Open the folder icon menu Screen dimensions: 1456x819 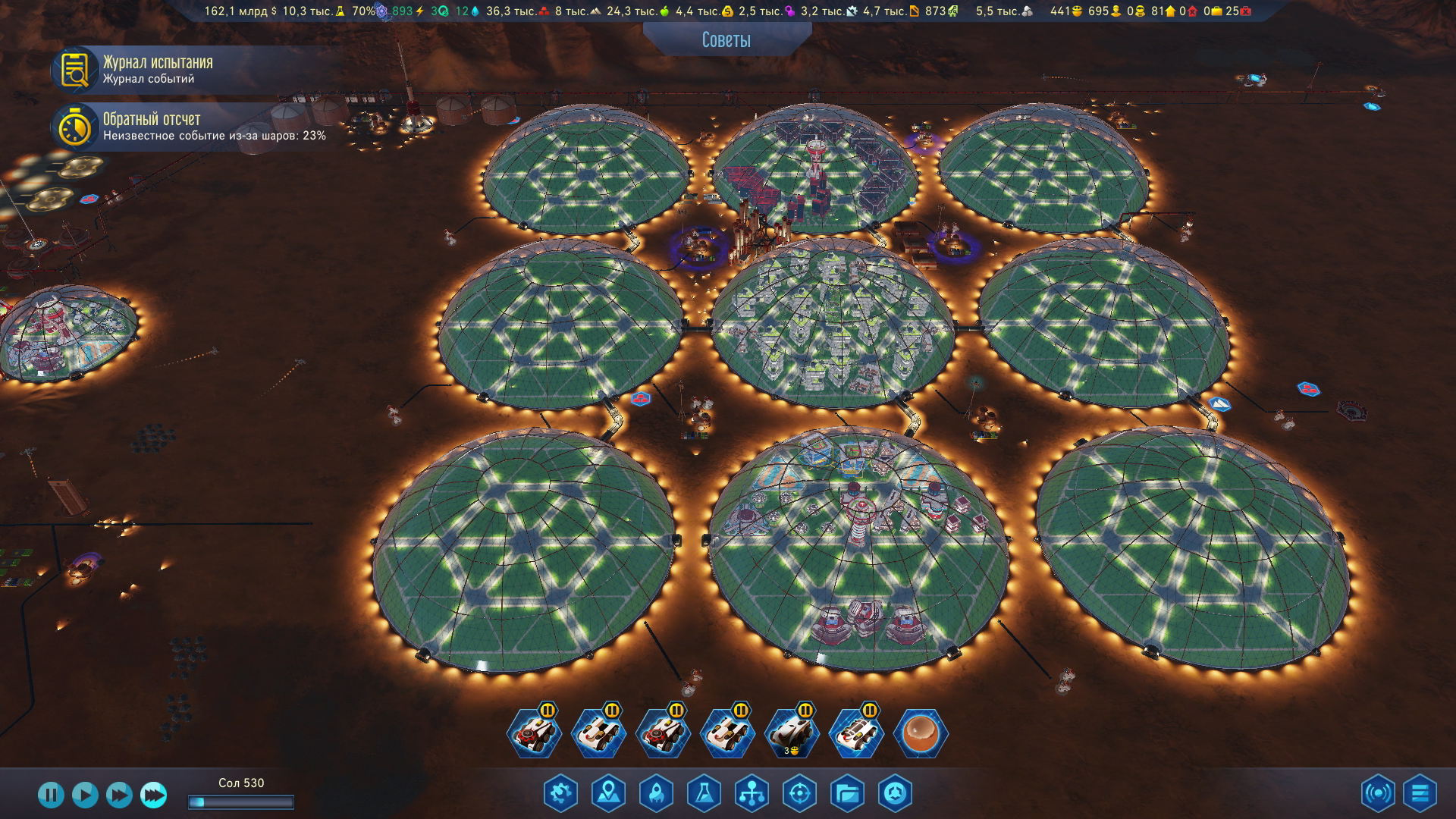[847, 794]
